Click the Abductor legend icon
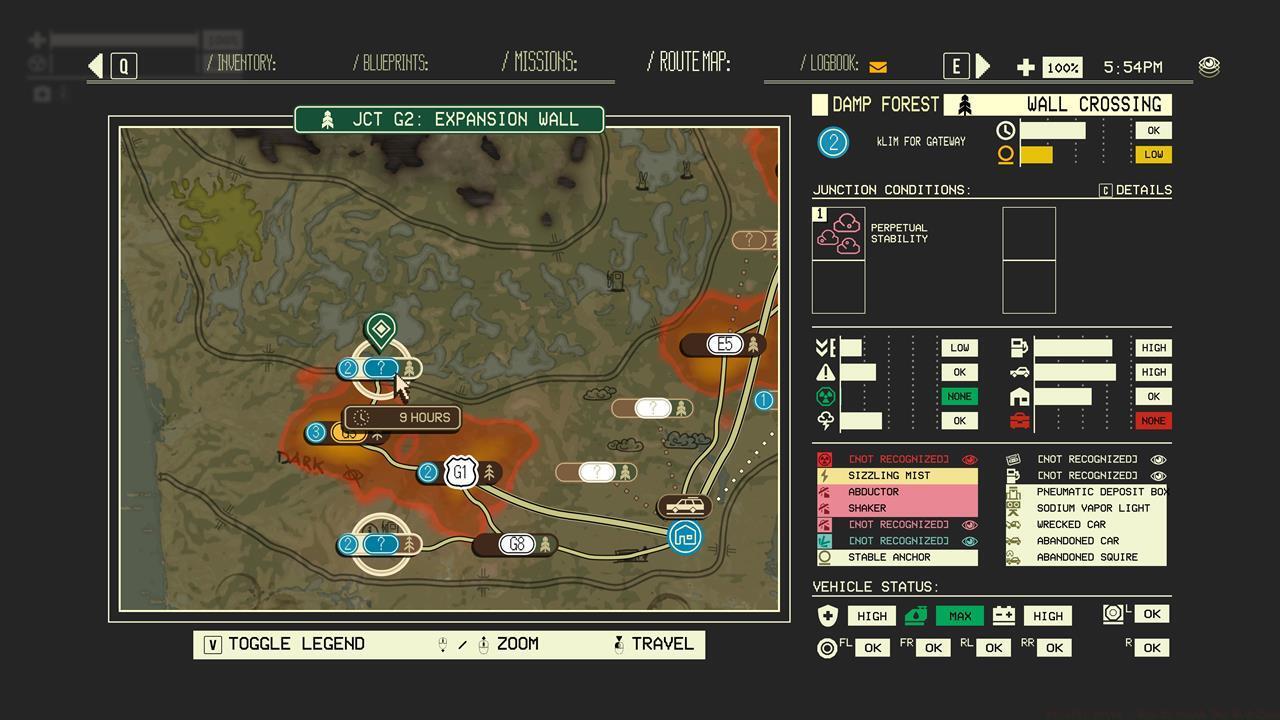Viewport: 1280px width, 720px height. [x=823, y=492]
